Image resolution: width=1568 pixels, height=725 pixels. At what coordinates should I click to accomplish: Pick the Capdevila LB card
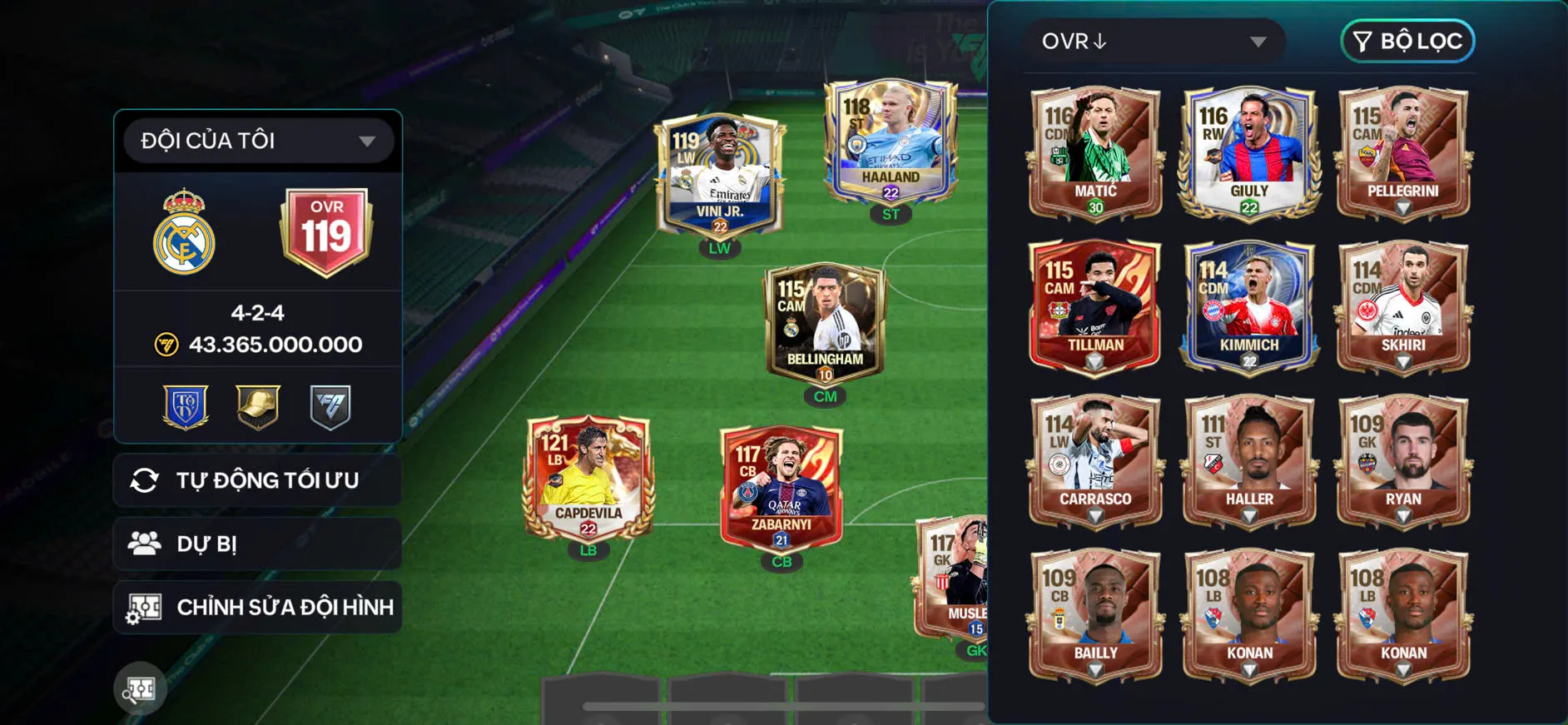coord(588,478)
